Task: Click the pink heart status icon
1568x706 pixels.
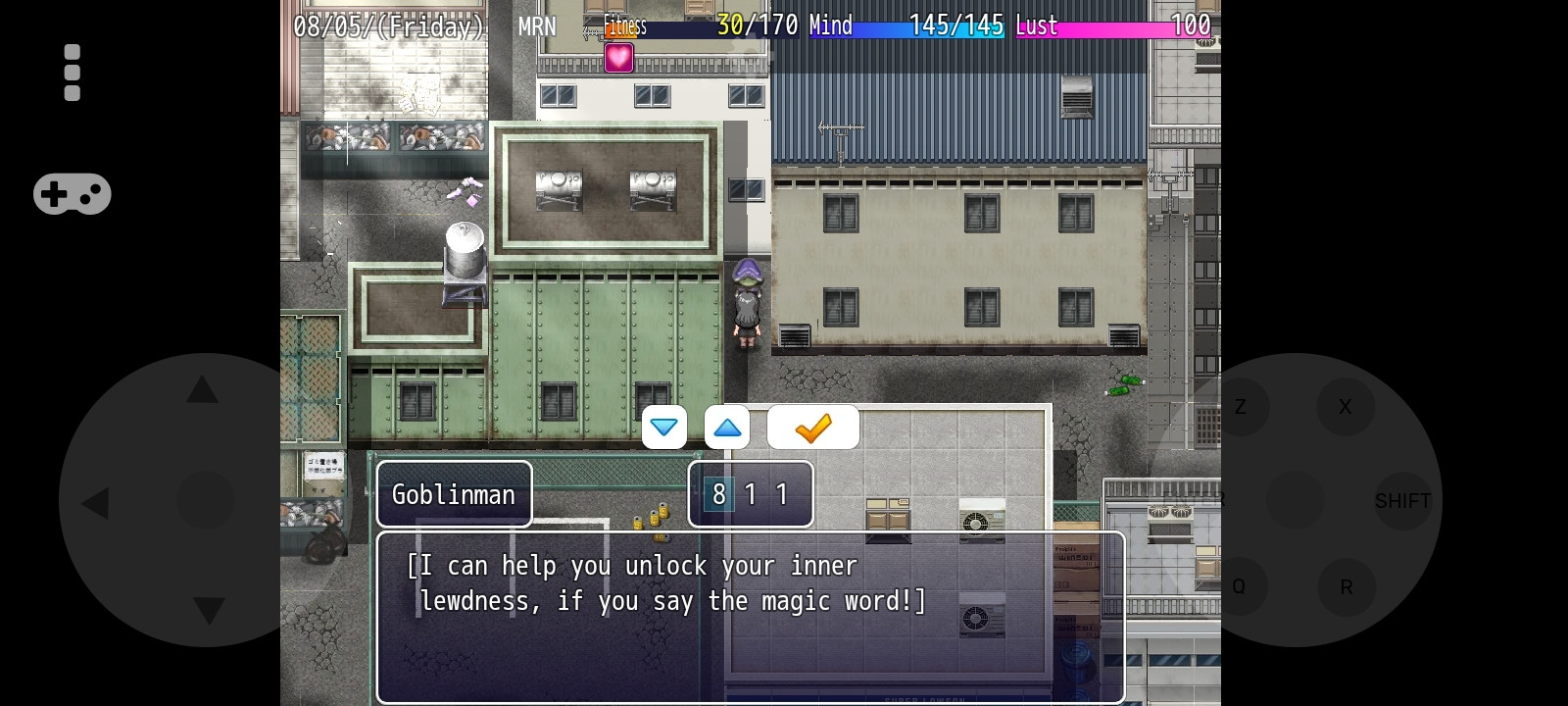Action: (618, 58)
